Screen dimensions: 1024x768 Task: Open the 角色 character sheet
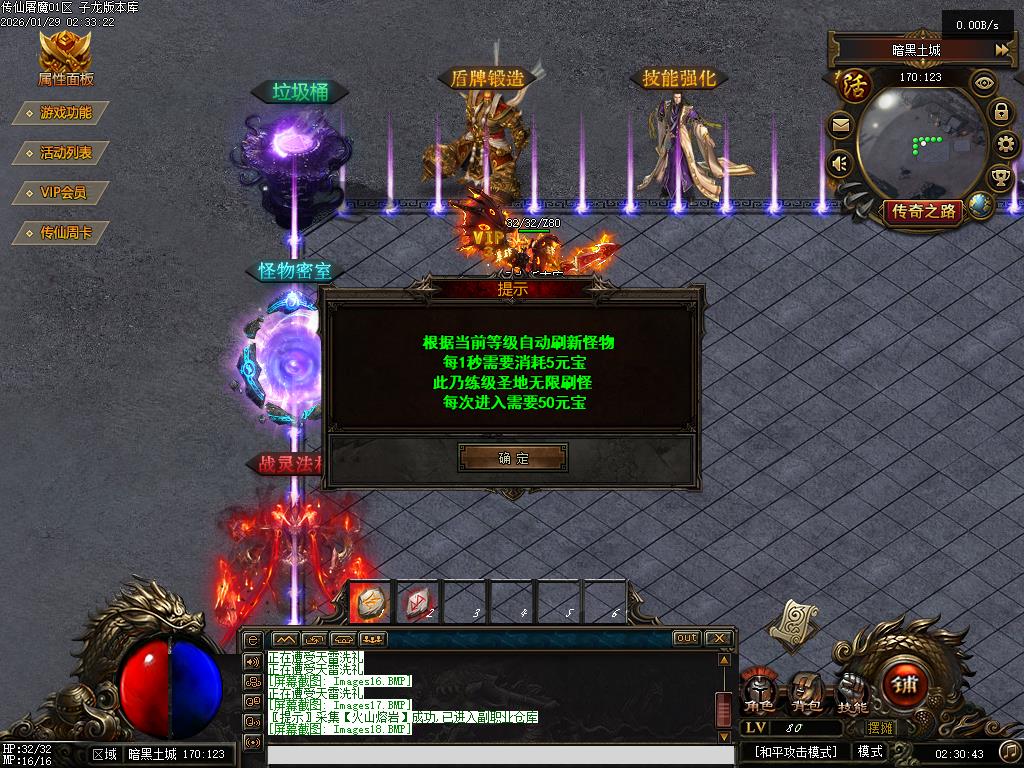pyautogui.click(x=758, y=692)
